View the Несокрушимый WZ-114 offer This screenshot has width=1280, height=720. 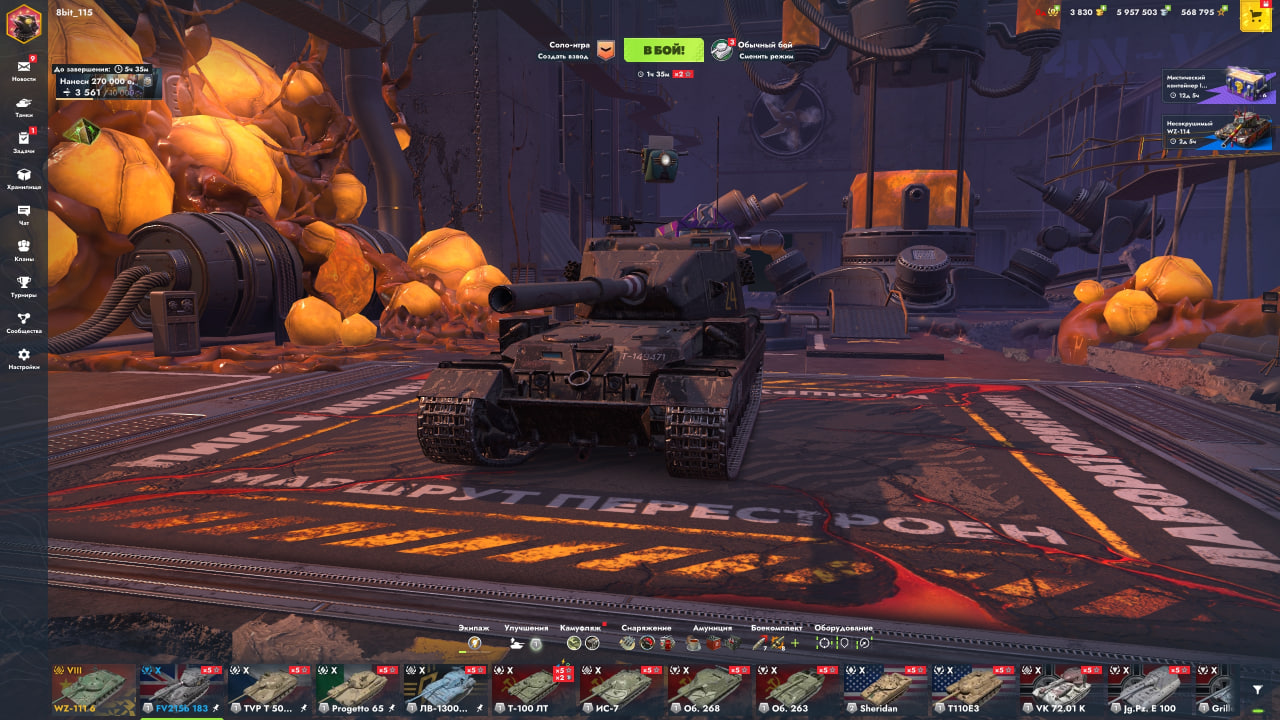pyautogui.click(x=1218, y=132)
